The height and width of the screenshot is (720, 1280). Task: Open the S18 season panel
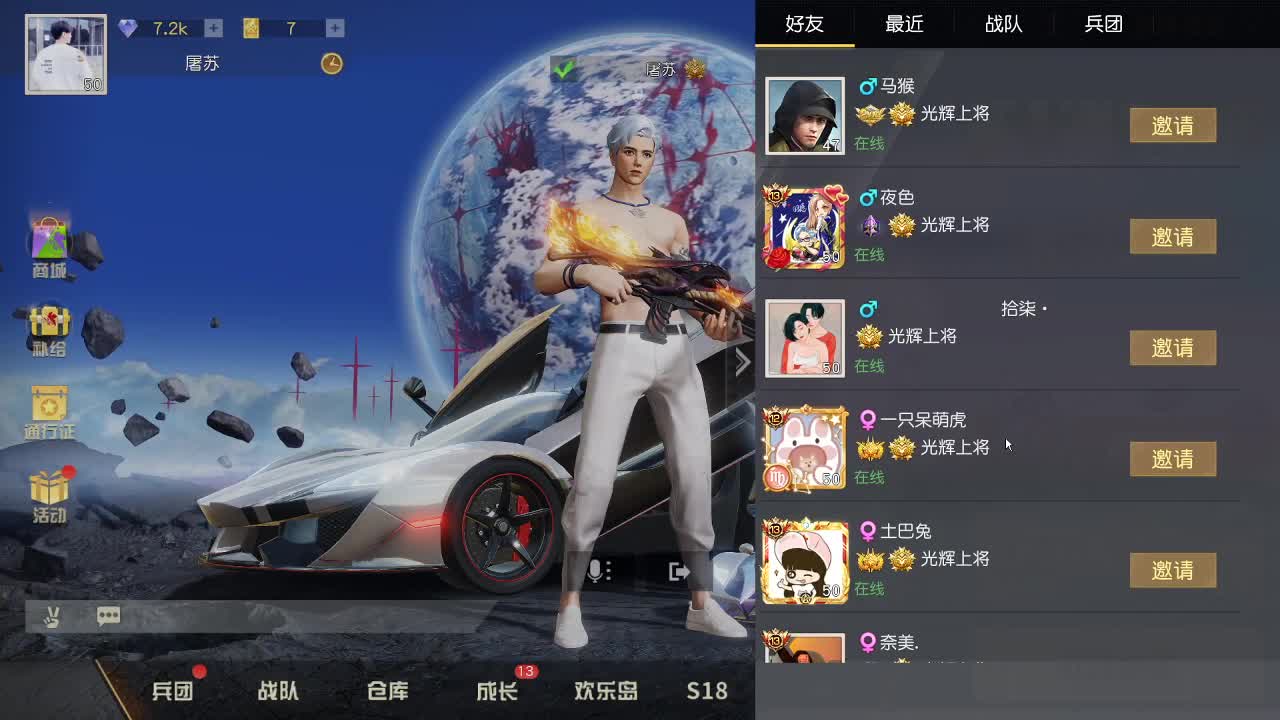point(705,690)
